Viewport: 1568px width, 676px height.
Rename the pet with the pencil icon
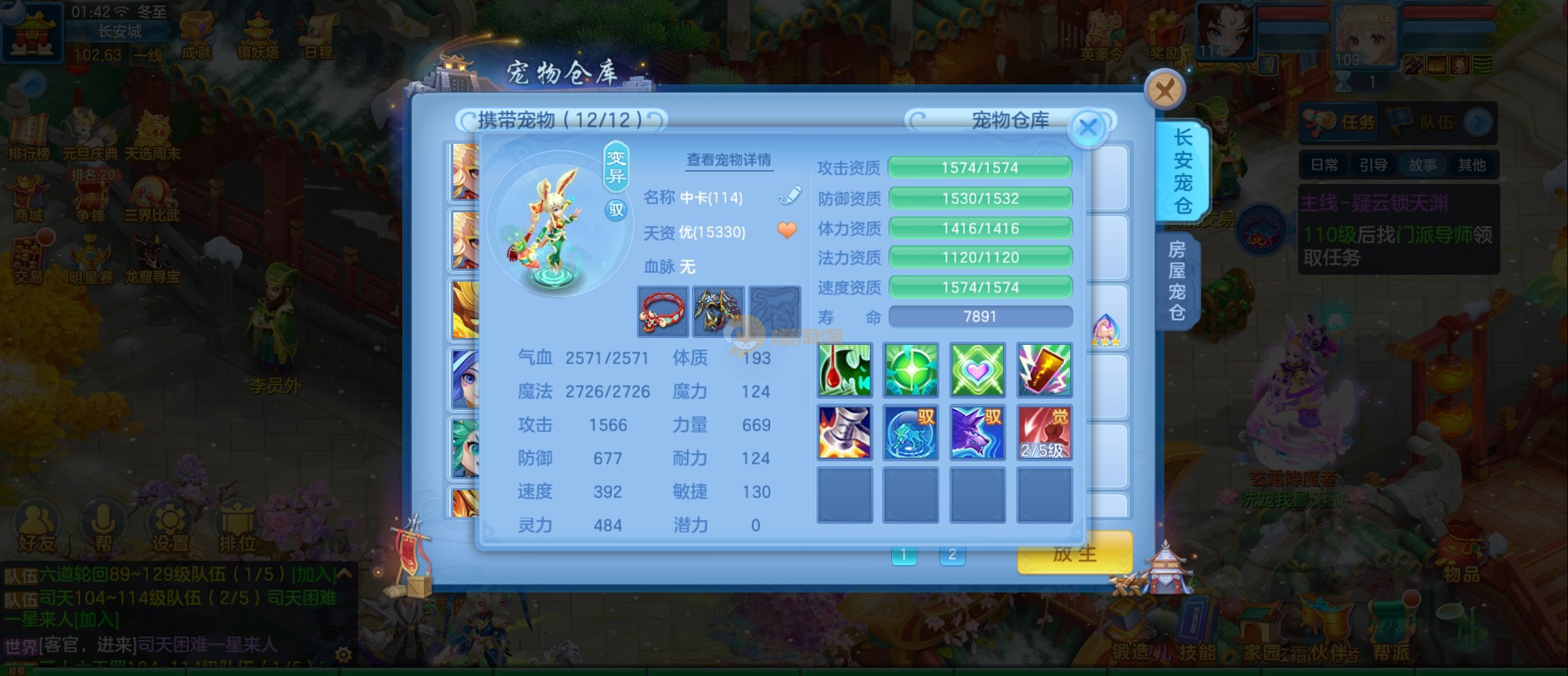[x=789, y=197]
